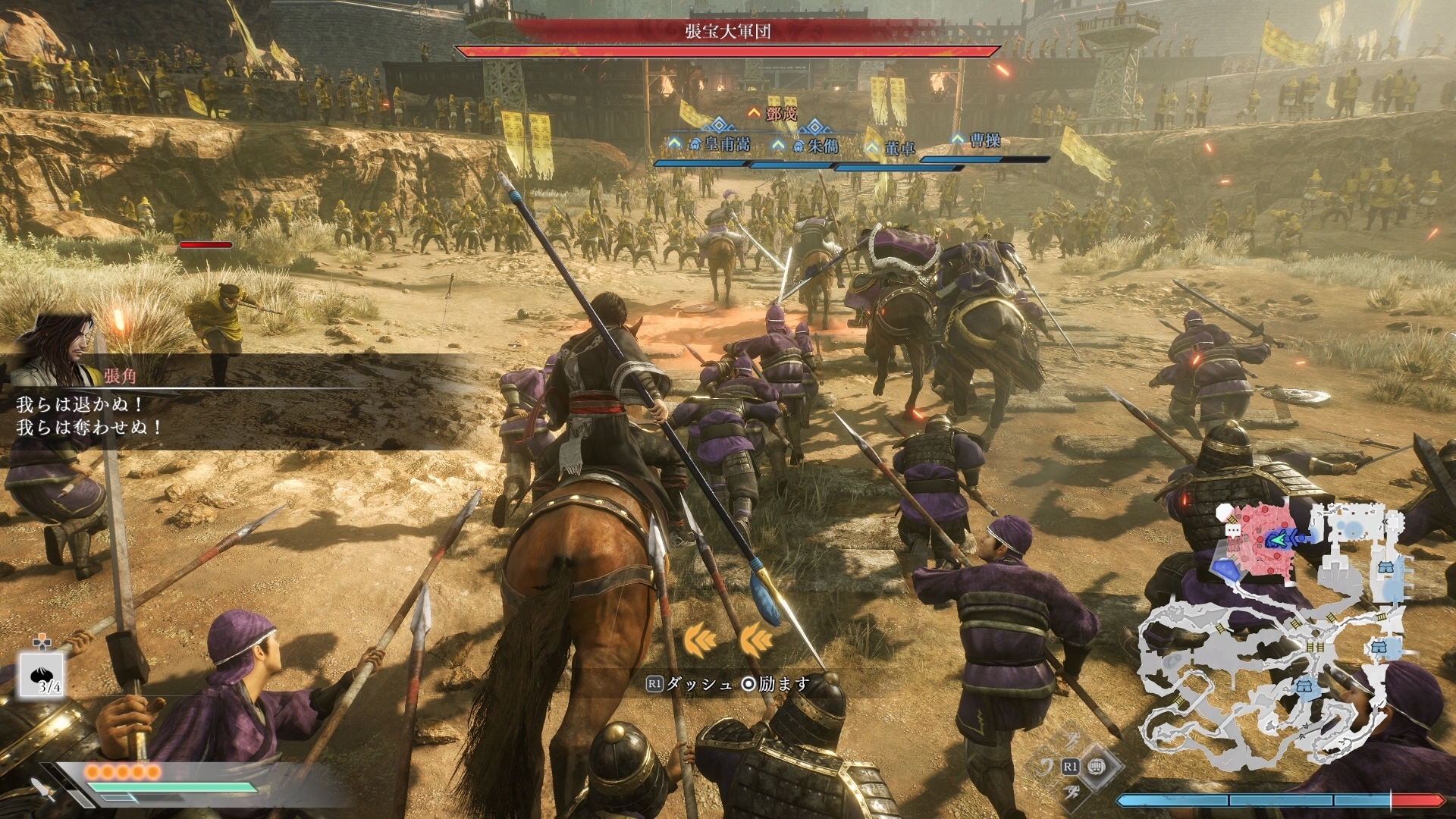This screenshot has width=1456, height=819.
Task: Select the 皇甫嵩 officer name marker
Action: (x=726, y=143)
